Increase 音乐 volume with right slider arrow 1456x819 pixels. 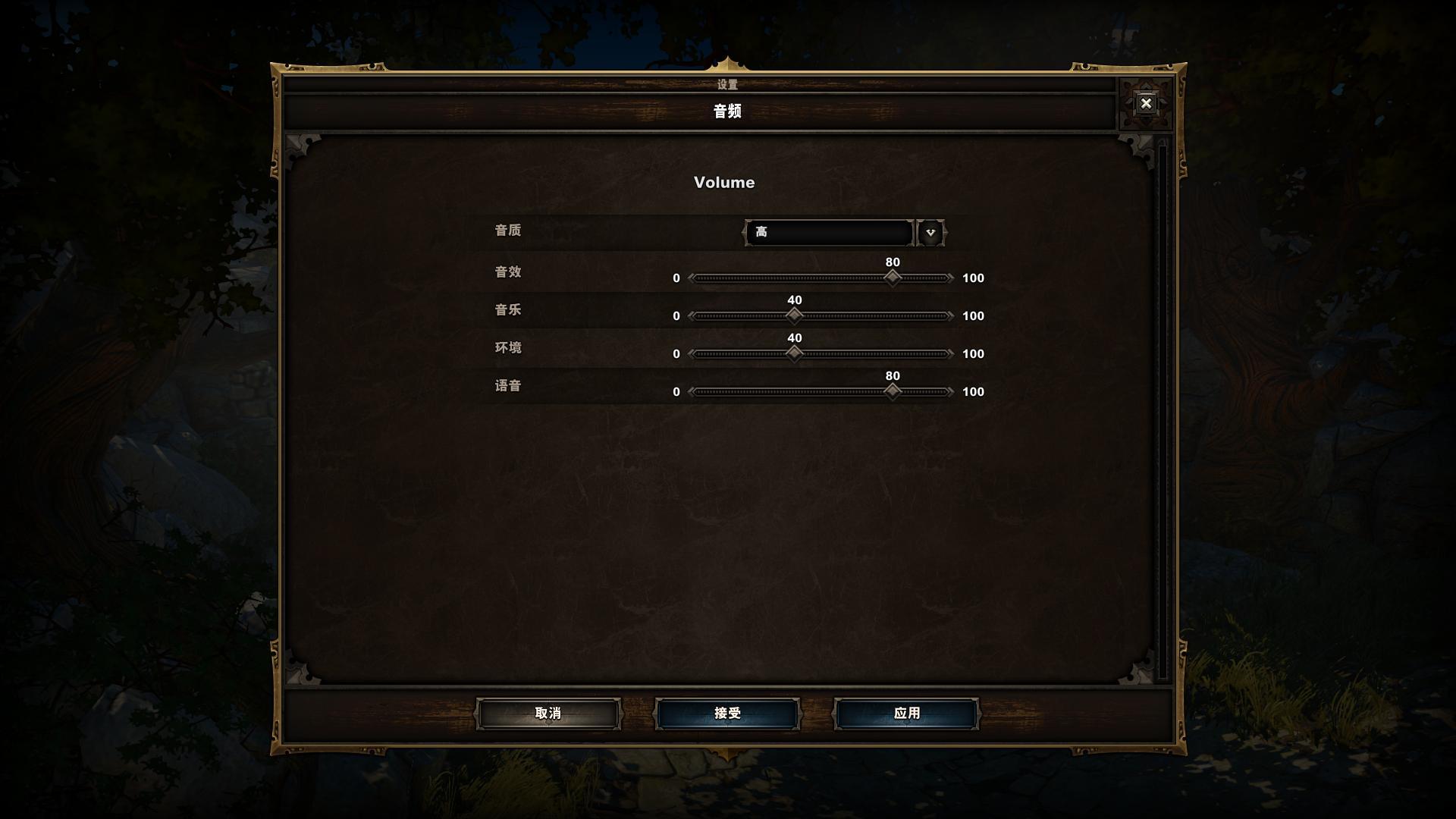click(x=950, y=316)
